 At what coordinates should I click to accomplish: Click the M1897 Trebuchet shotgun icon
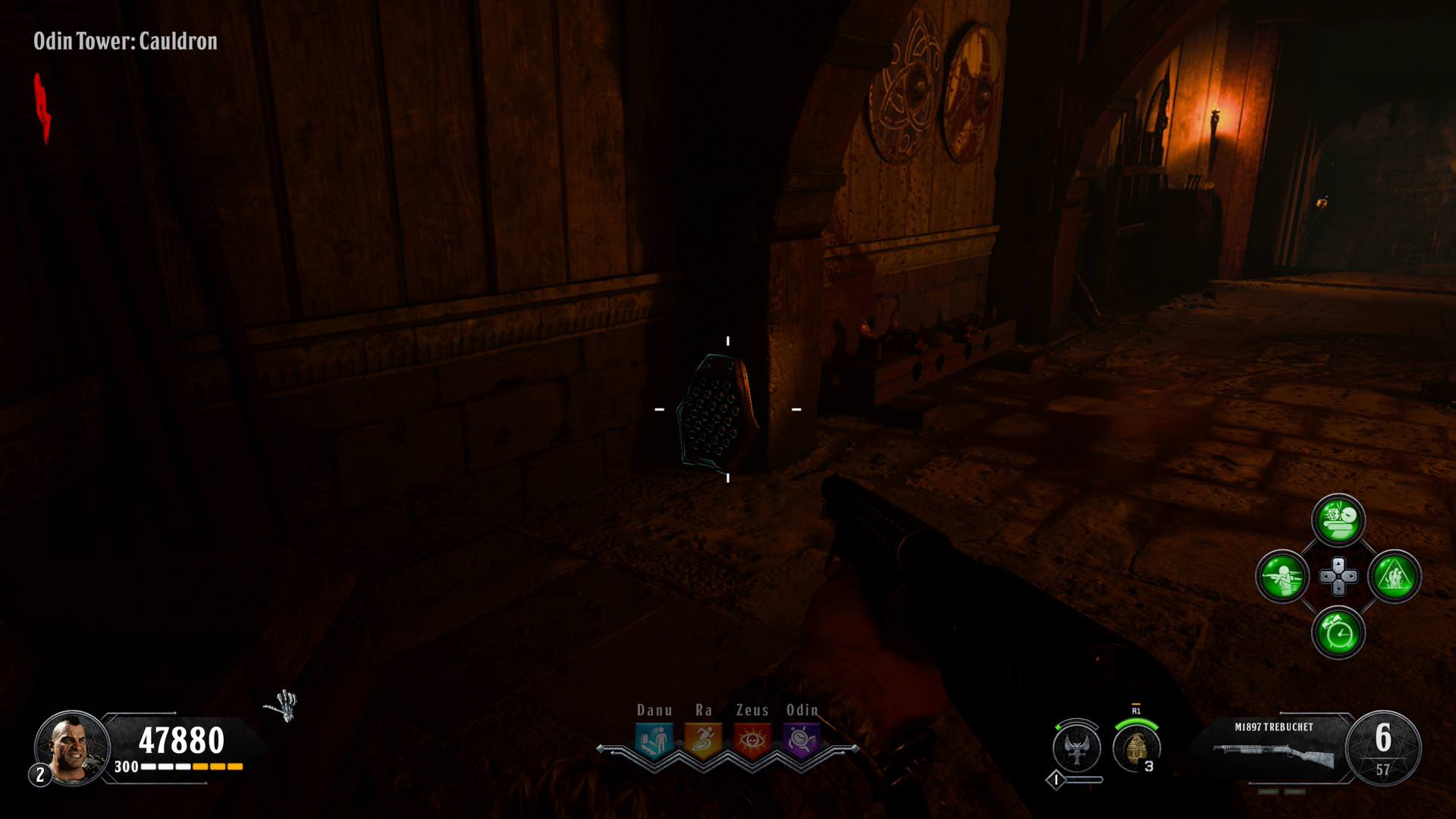[1273, 755]
